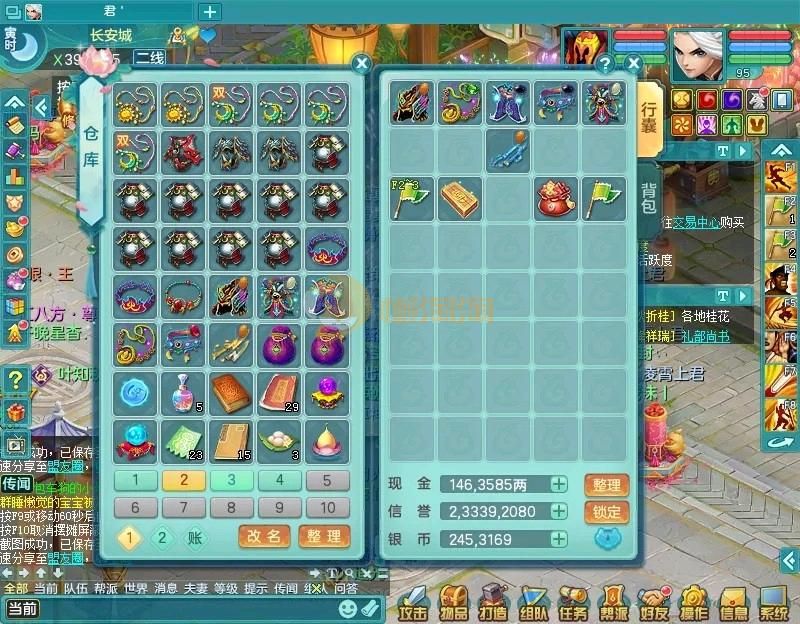Open warehouse page 10
This screenshot has width=800, height=624.
click(327, 507)
